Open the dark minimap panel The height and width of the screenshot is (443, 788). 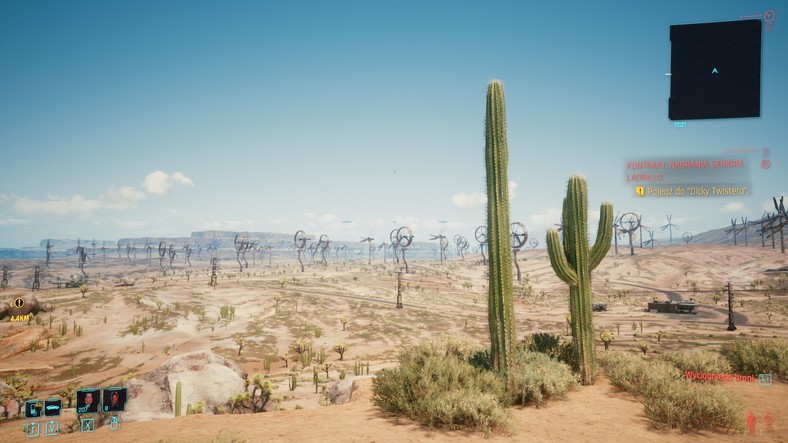[714, 69]
